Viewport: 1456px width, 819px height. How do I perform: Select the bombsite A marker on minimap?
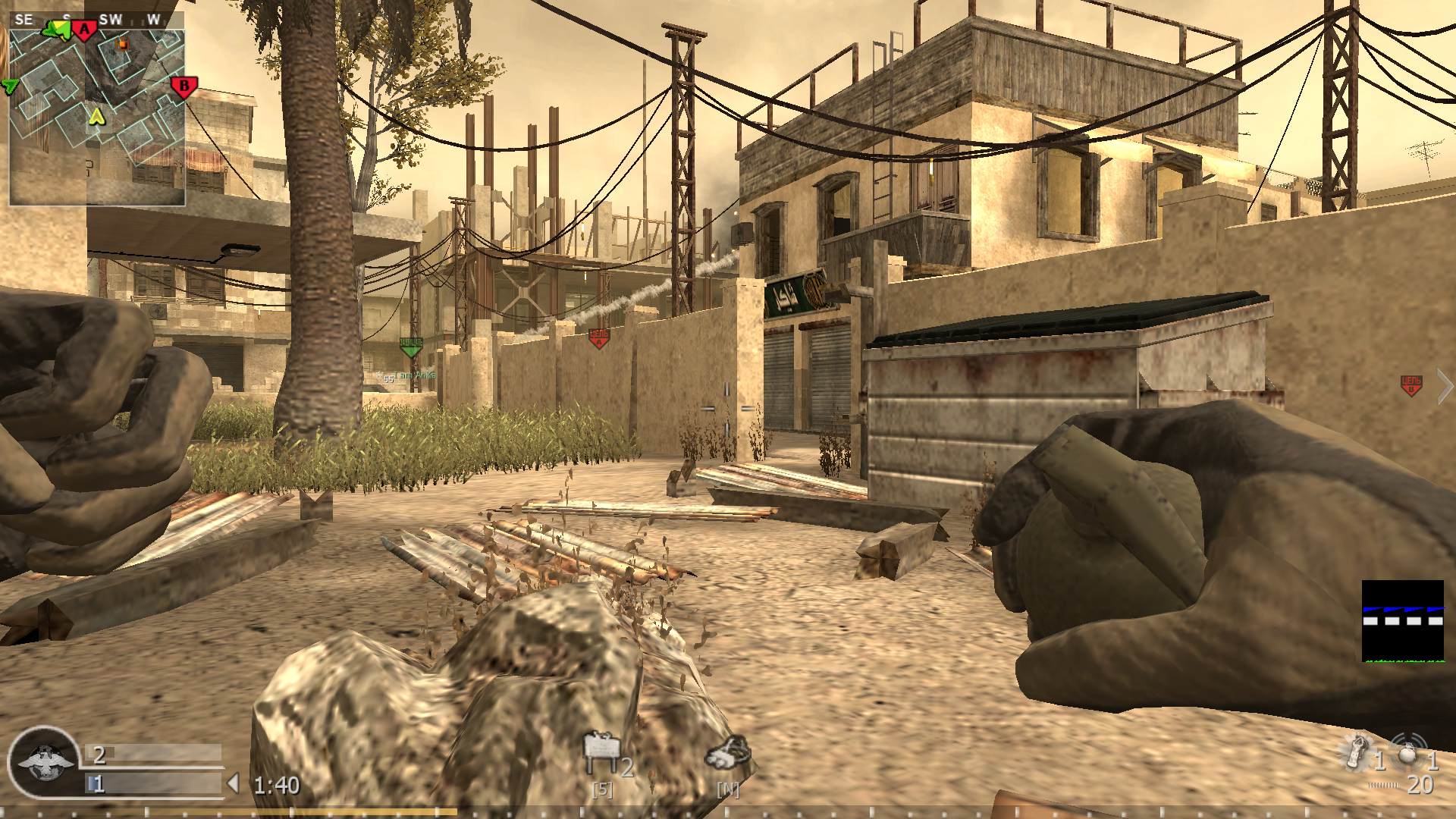[84, 29]
